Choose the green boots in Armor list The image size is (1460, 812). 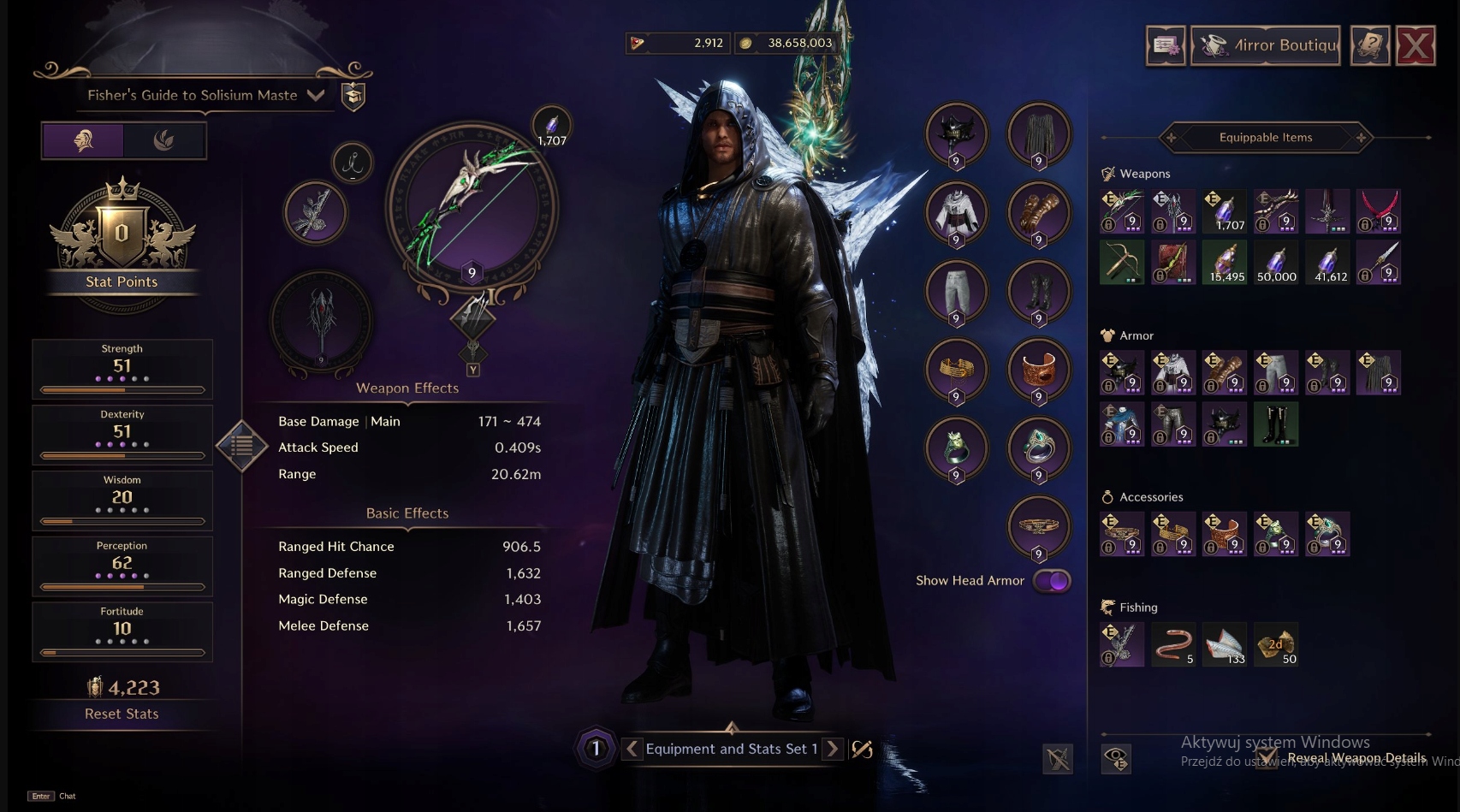(1275, 424)
